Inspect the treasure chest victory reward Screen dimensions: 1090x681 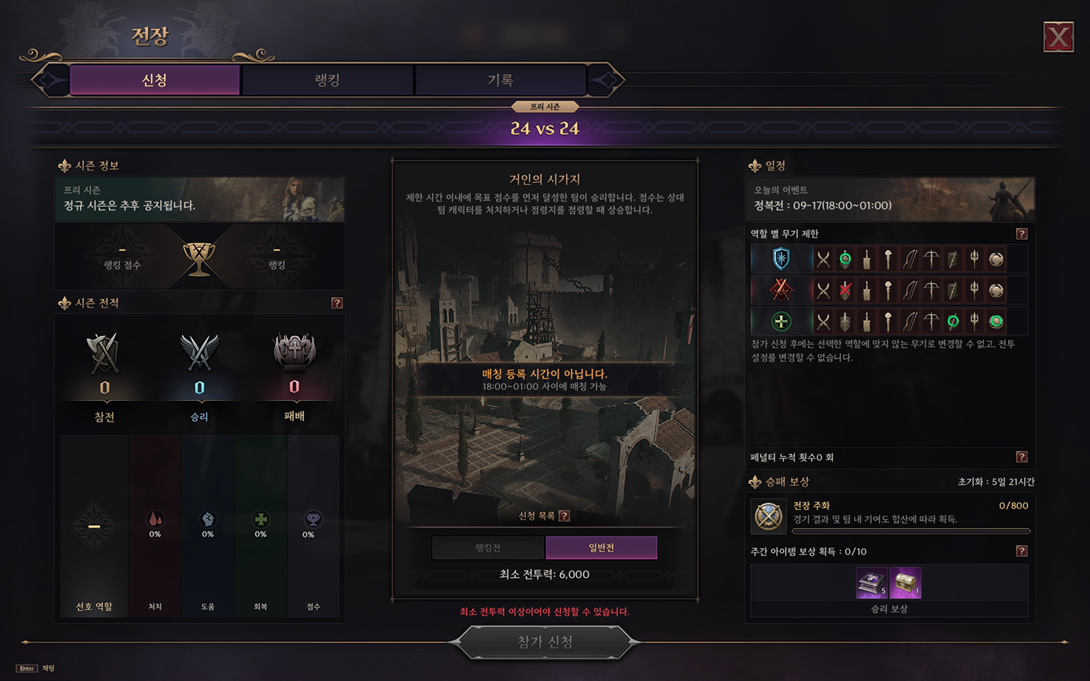(x=905, y=583)
